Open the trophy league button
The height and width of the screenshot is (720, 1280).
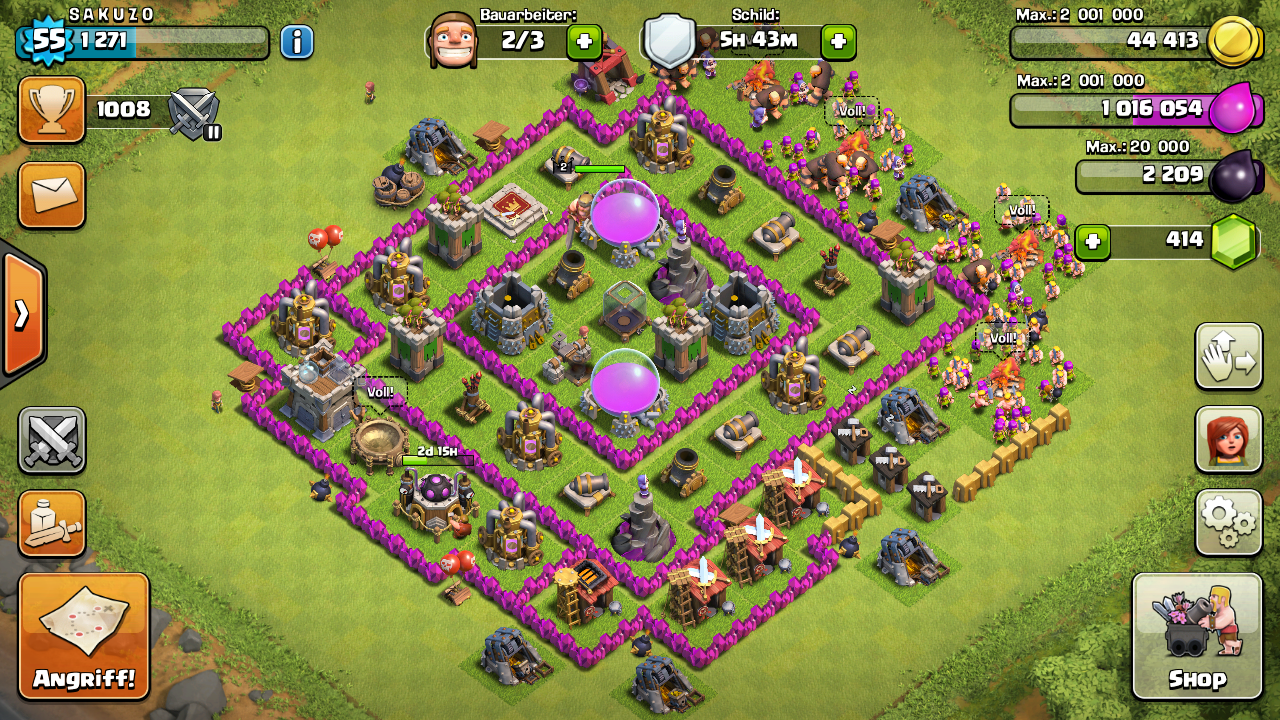tap(52, 110)
